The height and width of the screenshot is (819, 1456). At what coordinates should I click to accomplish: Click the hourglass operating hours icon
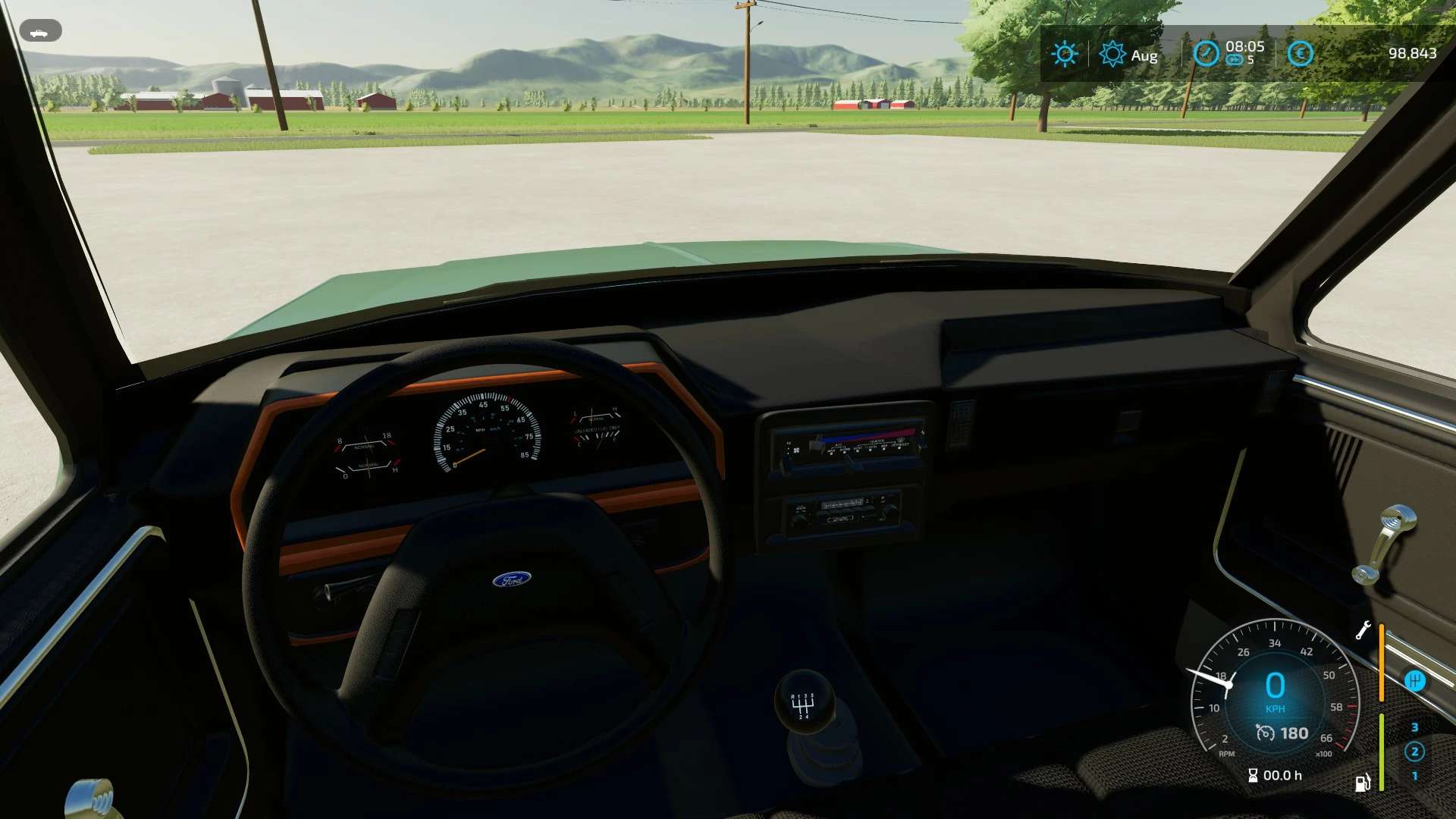click(1253, 775)
